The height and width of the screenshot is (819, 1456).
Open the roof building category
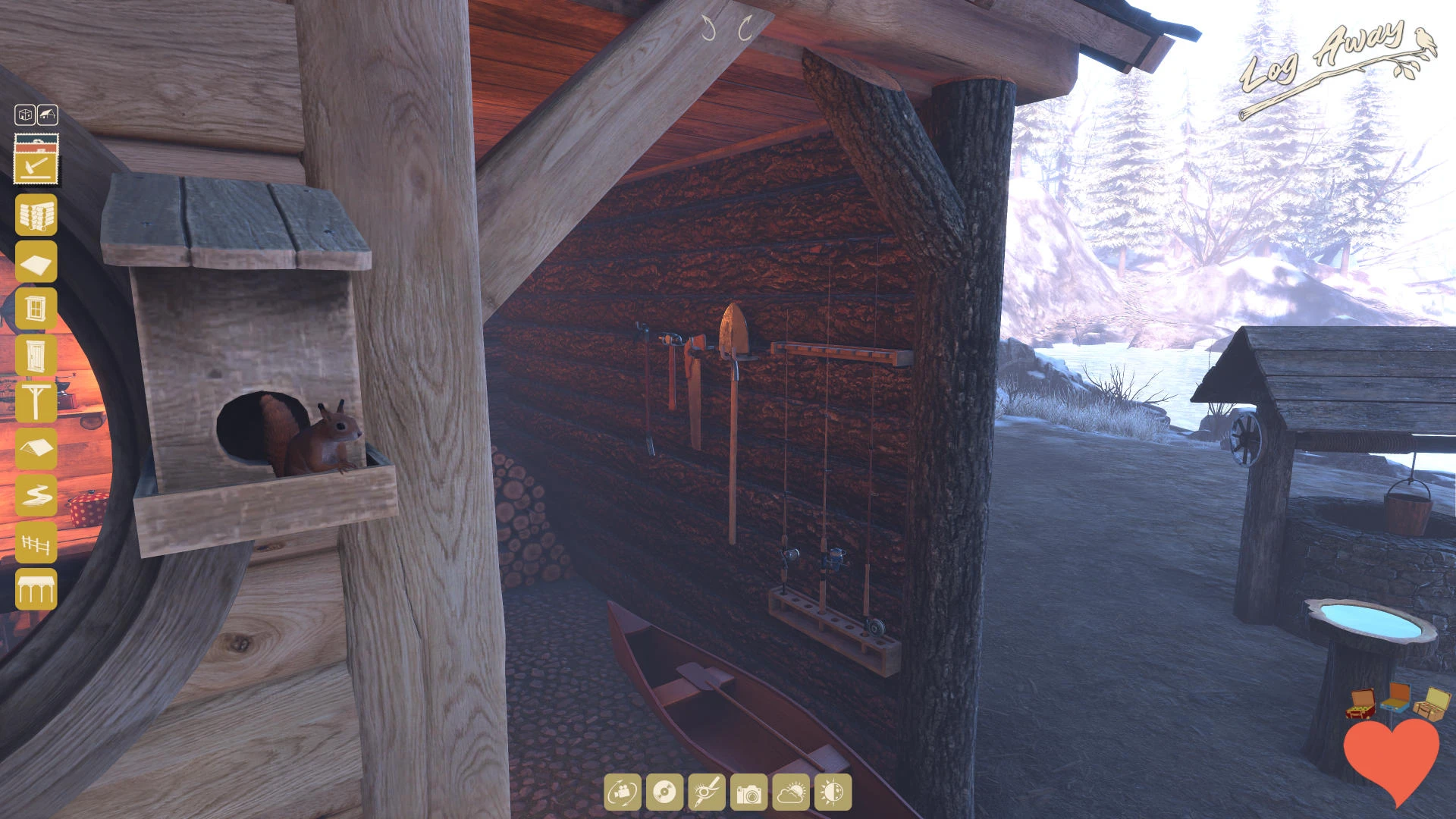pos(36,449)
